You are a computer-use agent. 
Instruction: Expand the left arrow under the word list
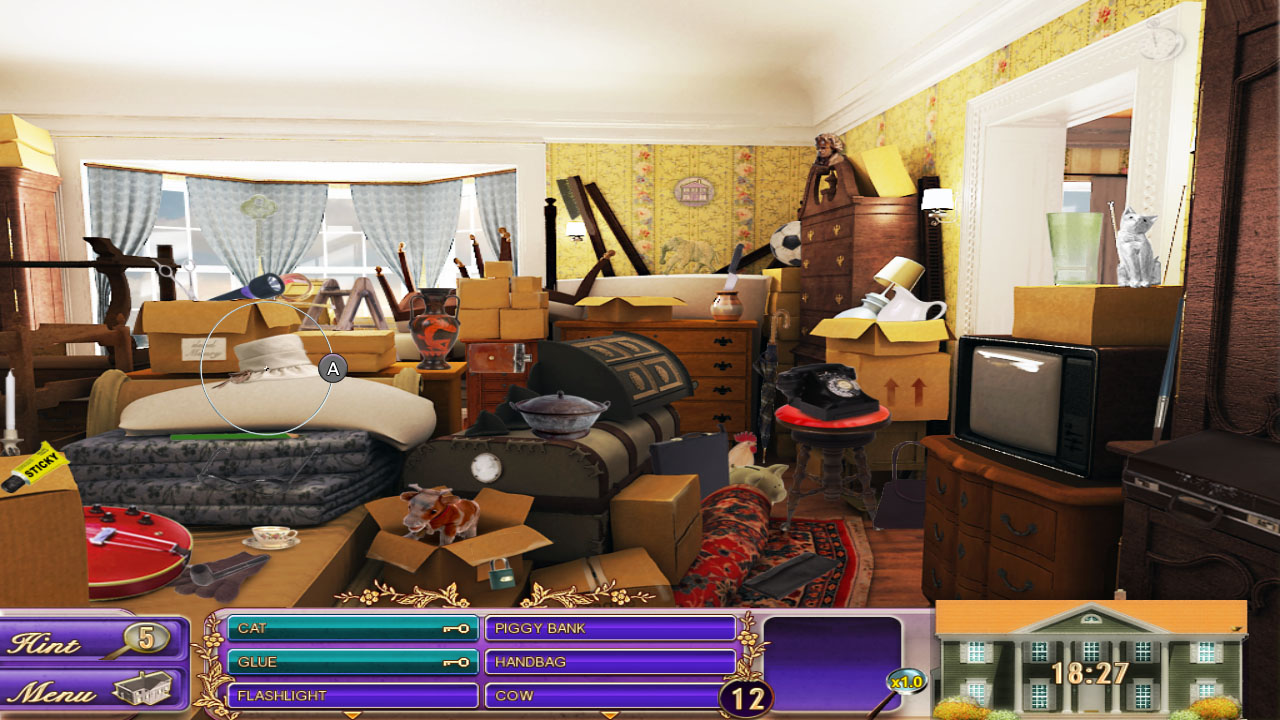(x=352, y=714)
